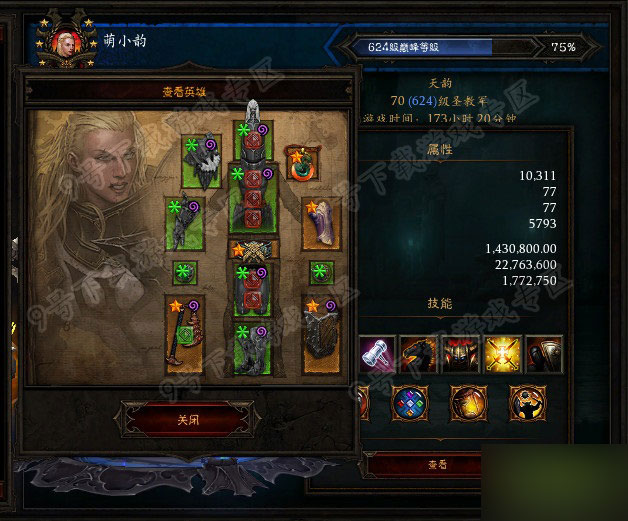
Task: Select the hammer skill icon
Action: coord(378,355)
